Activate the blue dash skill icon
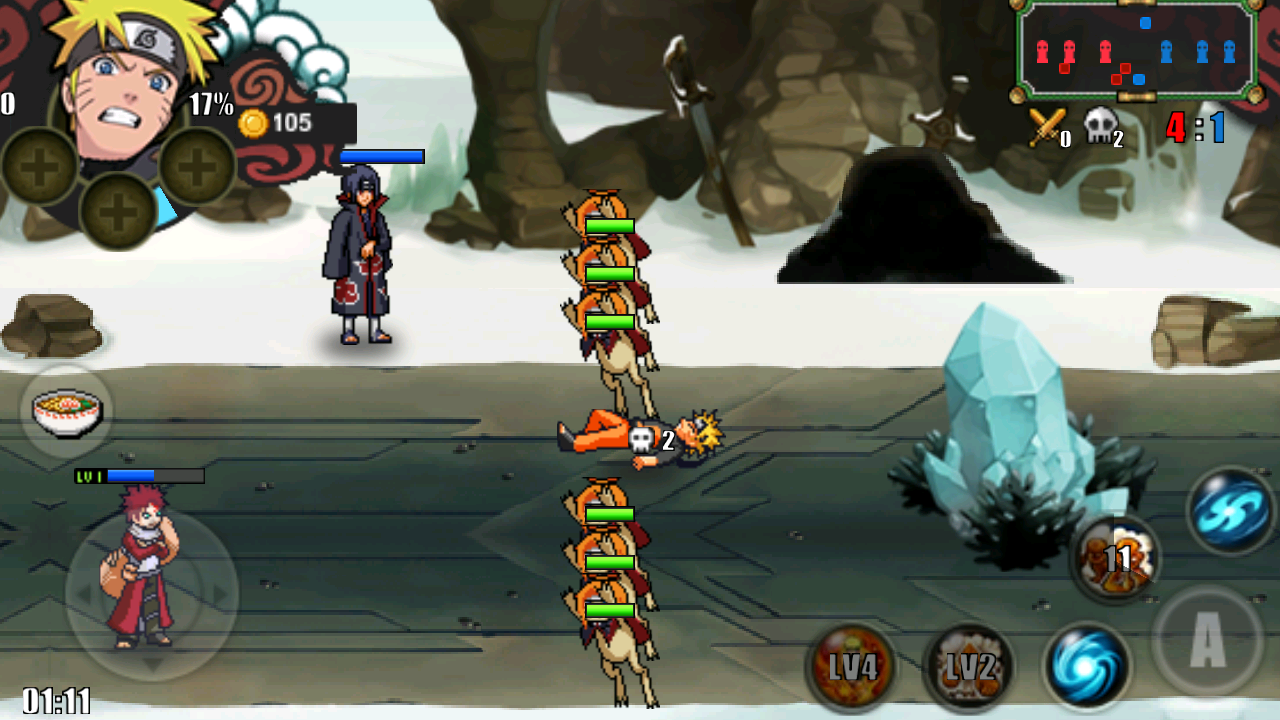Viewport: 1280px width, 720px height. click(1231, 510)
